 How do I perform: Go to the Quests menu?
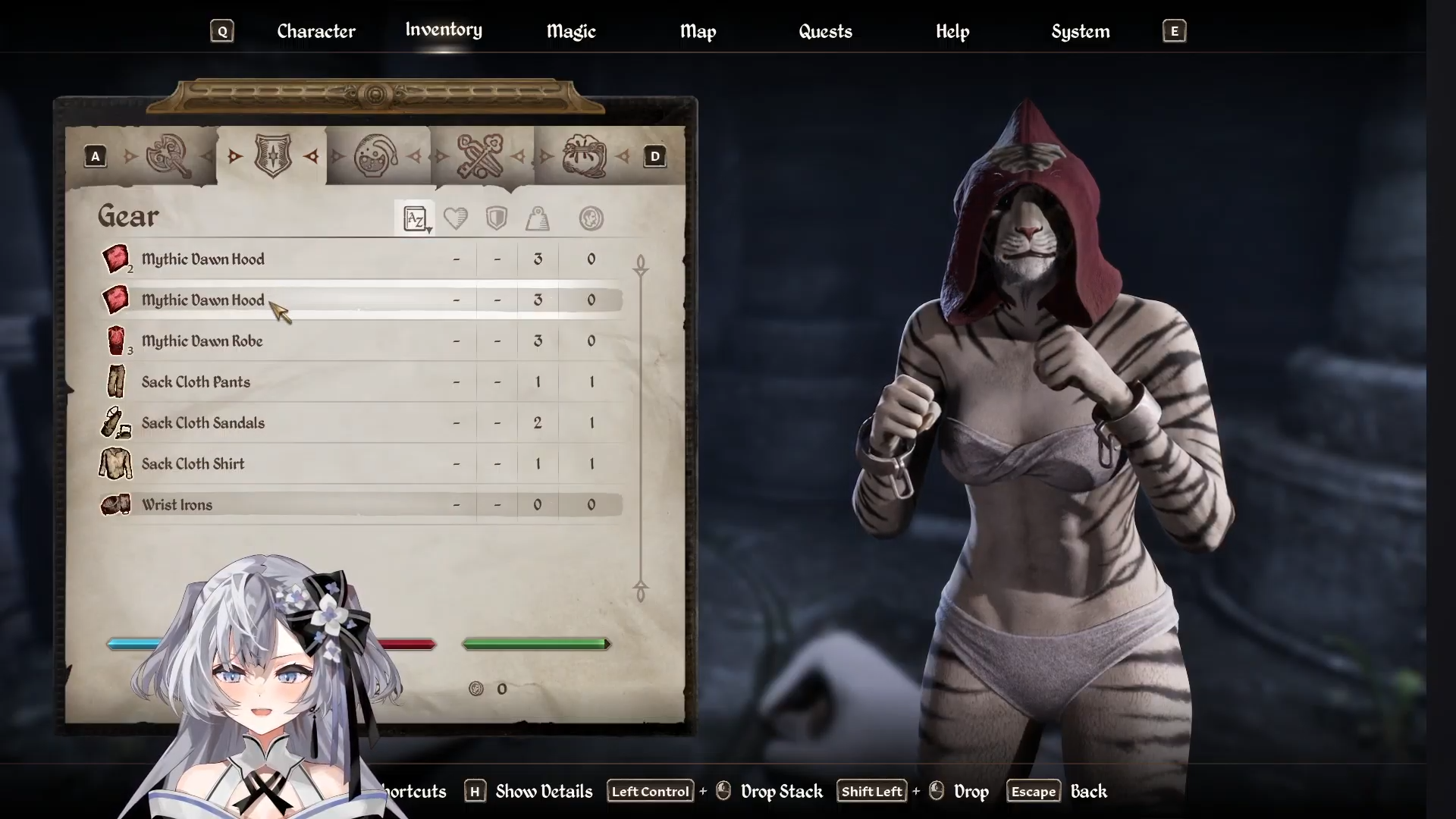pos(825,31)
